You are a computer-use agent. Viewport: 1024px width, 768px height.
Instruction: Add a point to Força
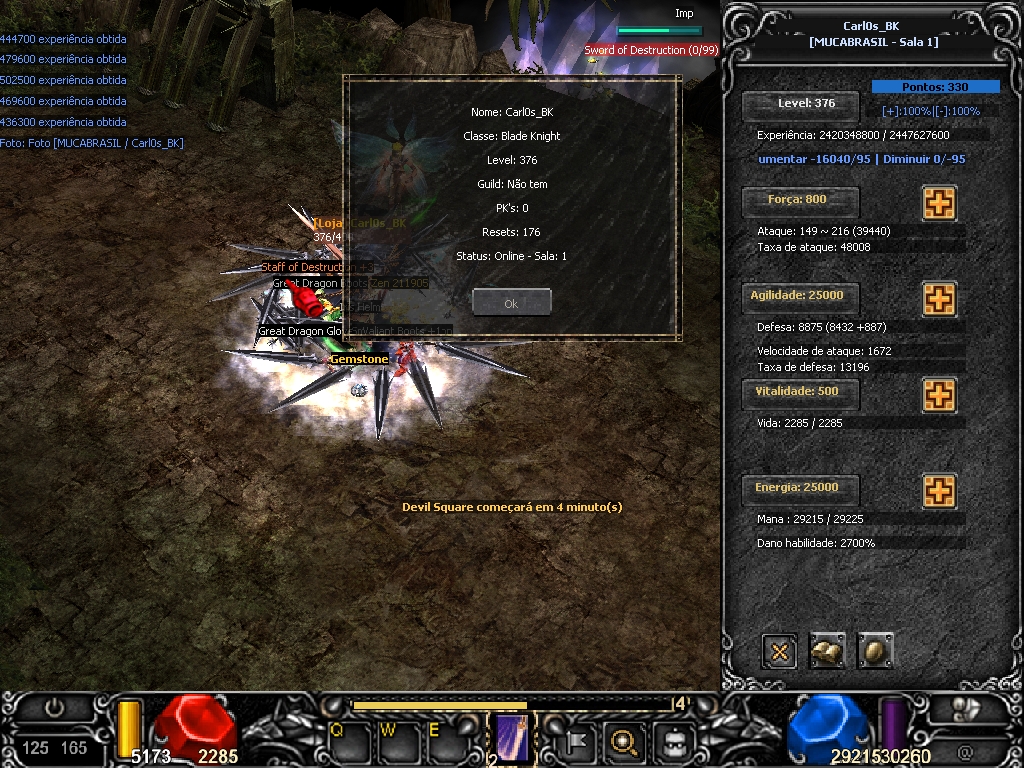coord(938,203)
